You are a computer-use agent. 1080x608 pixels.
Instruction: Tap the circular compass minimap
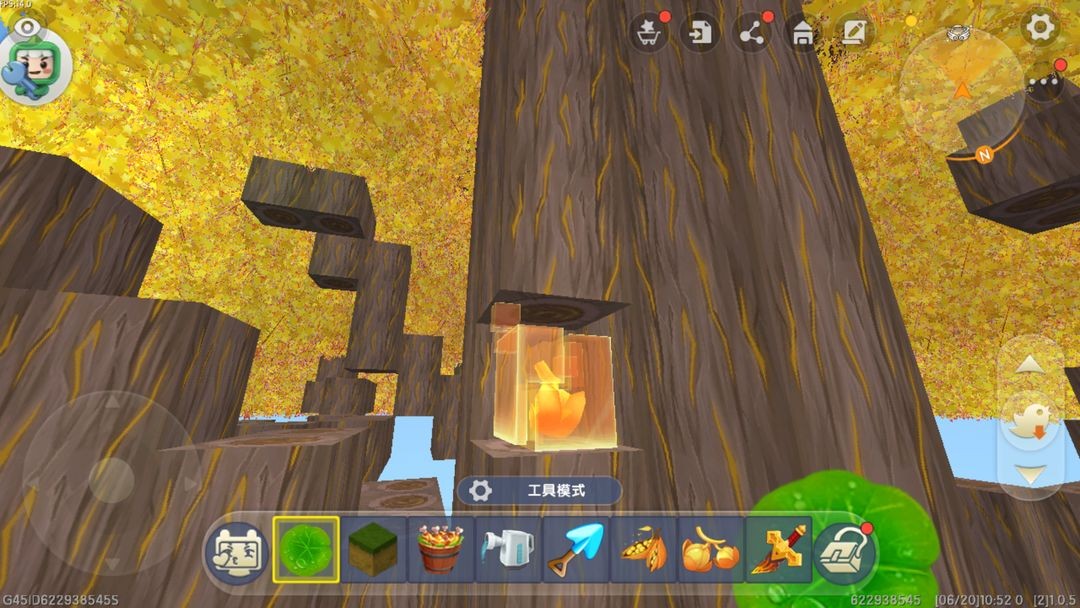[961, 90]
